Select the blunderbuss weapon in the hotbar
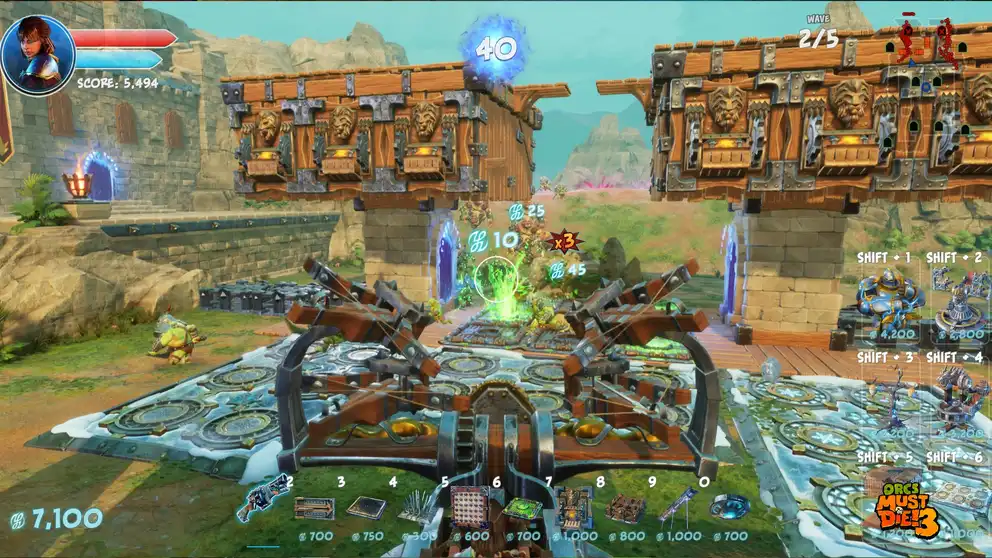The height and width of the screenshot is (558, 992). click(x=262, y=499)
